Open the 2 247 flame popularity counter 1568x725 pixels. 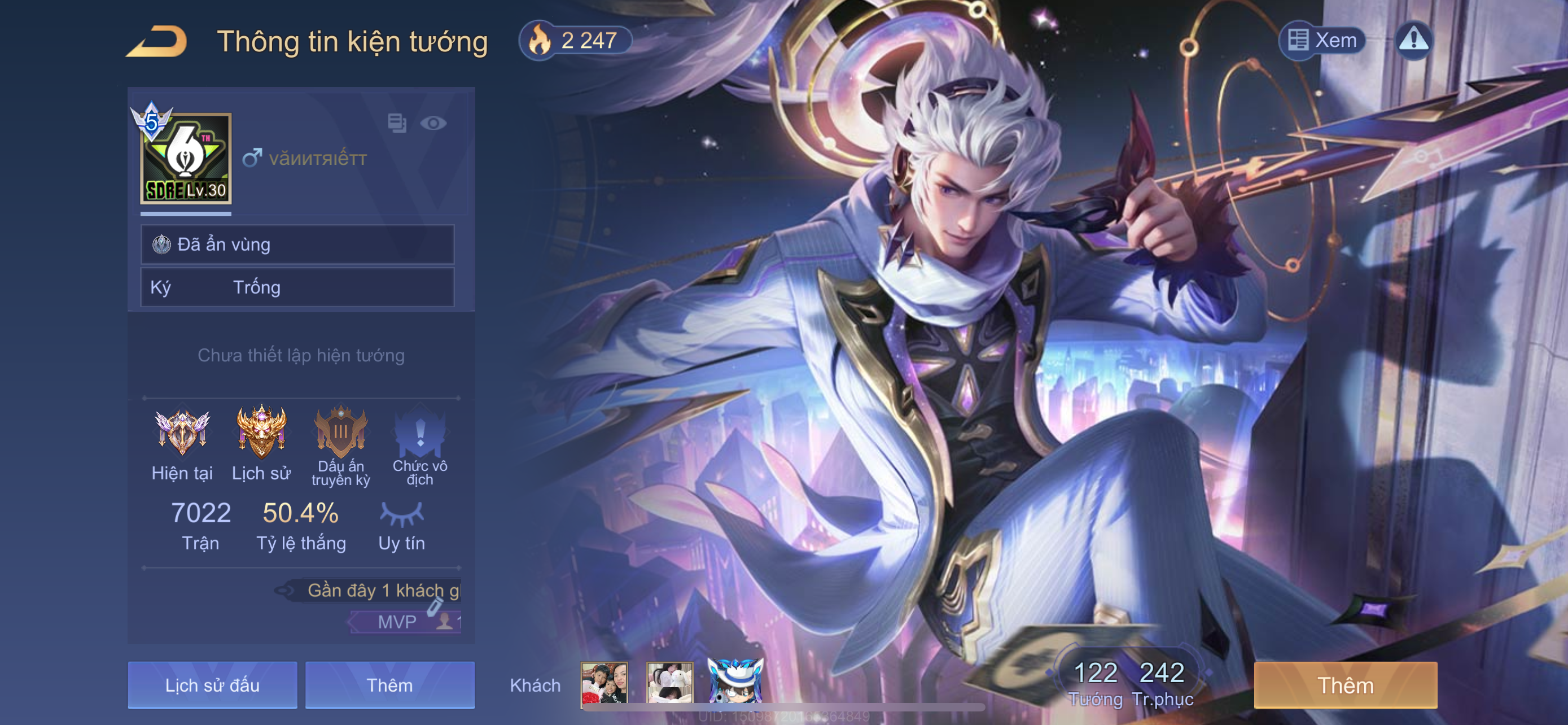575,41
